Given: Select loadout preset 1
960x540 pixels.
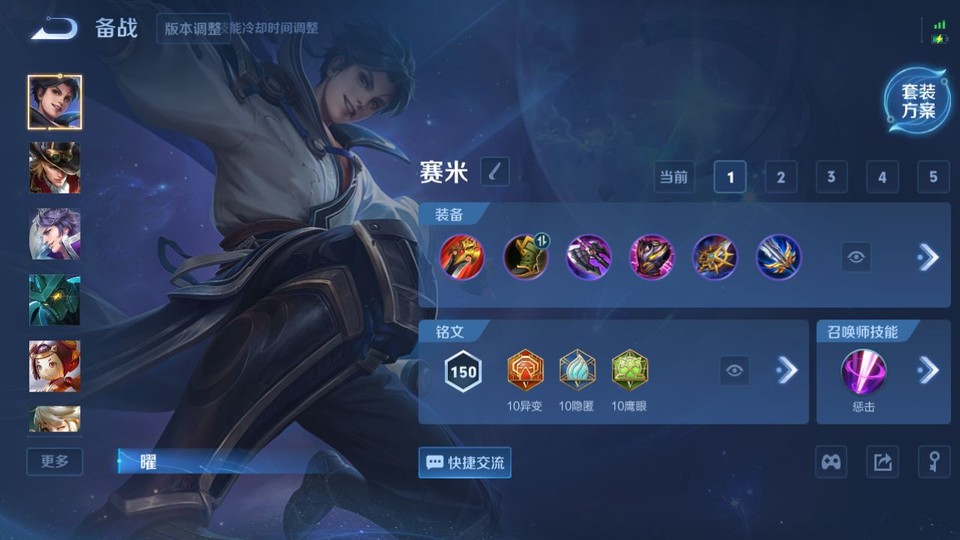Looking at the screenshot, I should point(730,177).
